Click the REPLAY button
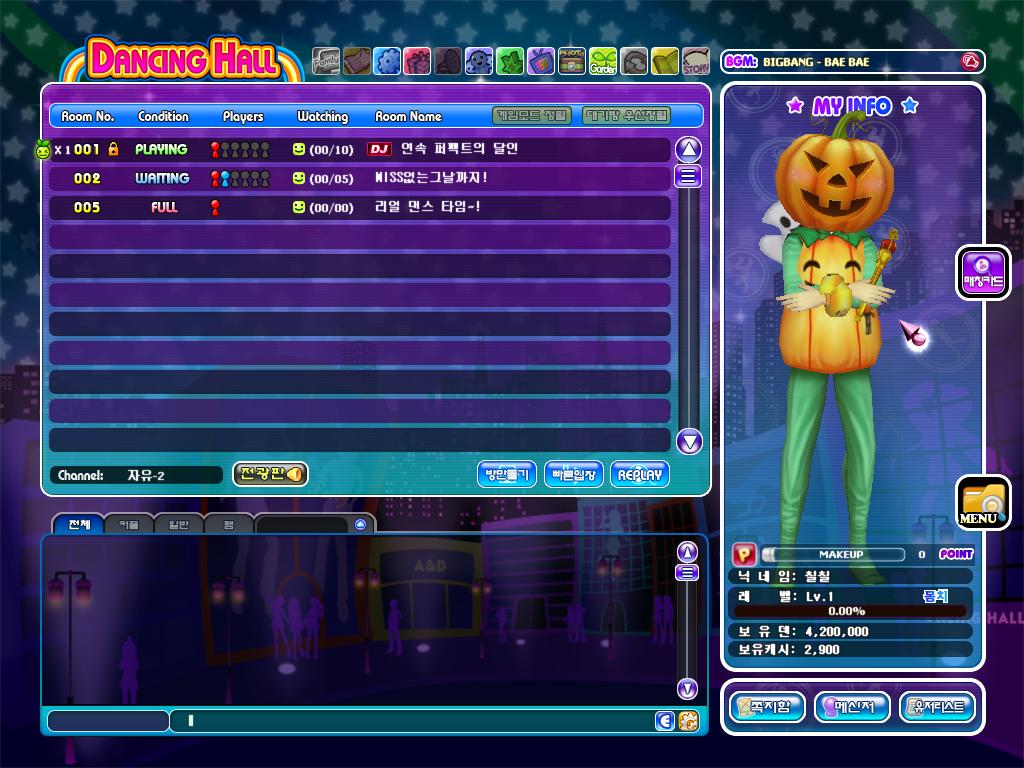The image size is (1024, 768). coord(639,474)
